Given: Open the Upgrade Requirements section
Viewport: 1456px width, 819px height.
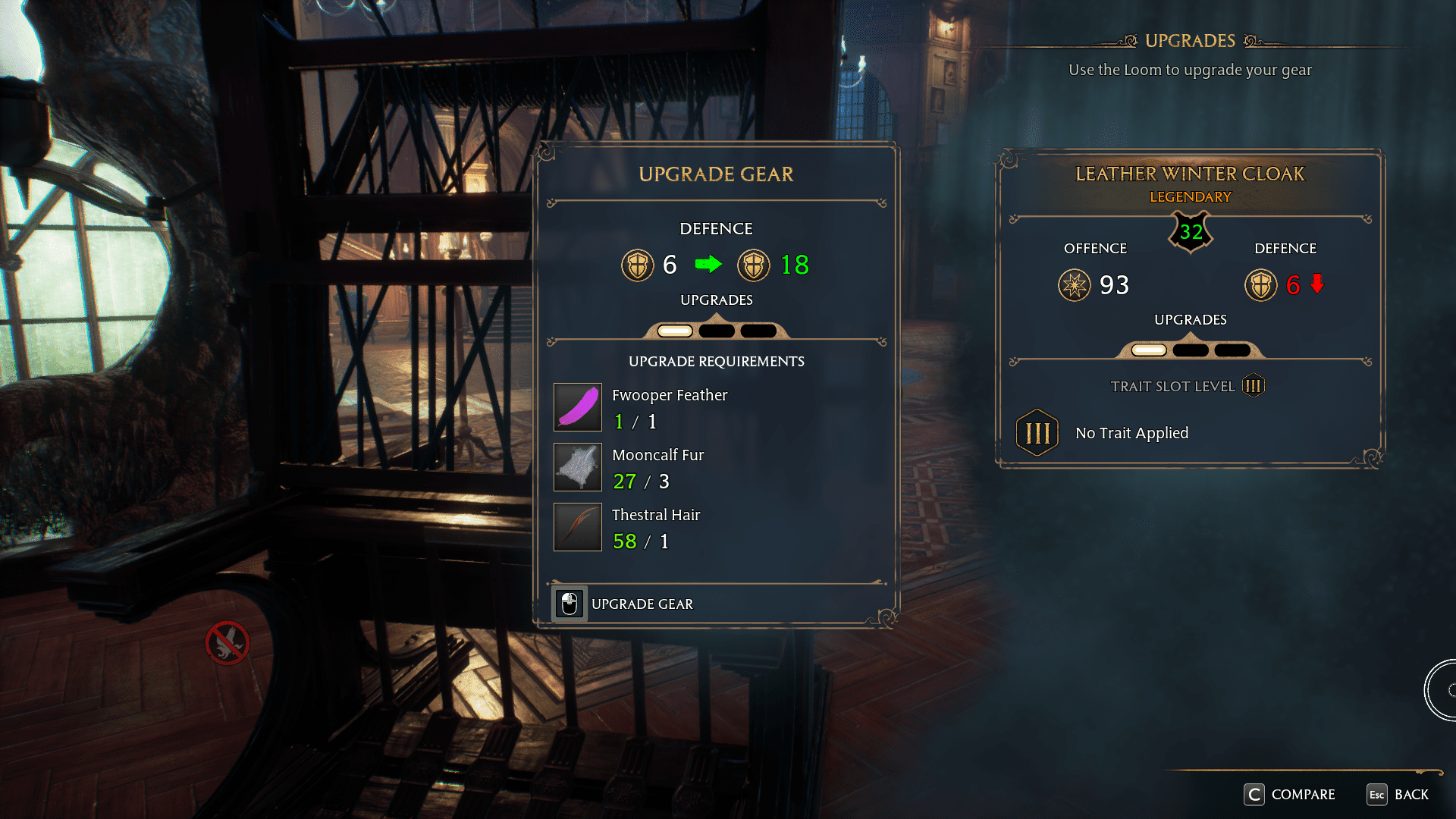Looking at the screenshot, I should pos(716,362).
